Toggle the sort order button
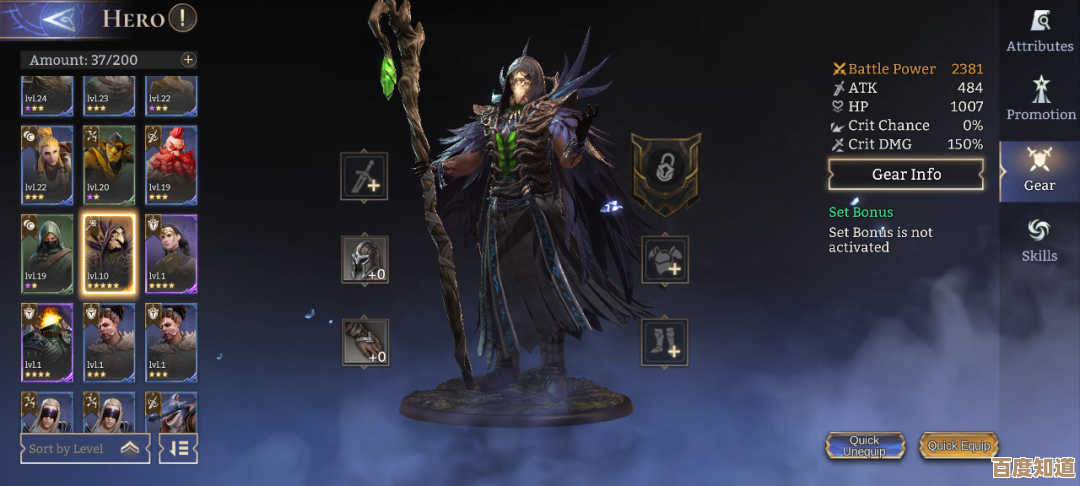This screenshot has width=1080, height=486. pyautogui.click(x=179, y=449)
